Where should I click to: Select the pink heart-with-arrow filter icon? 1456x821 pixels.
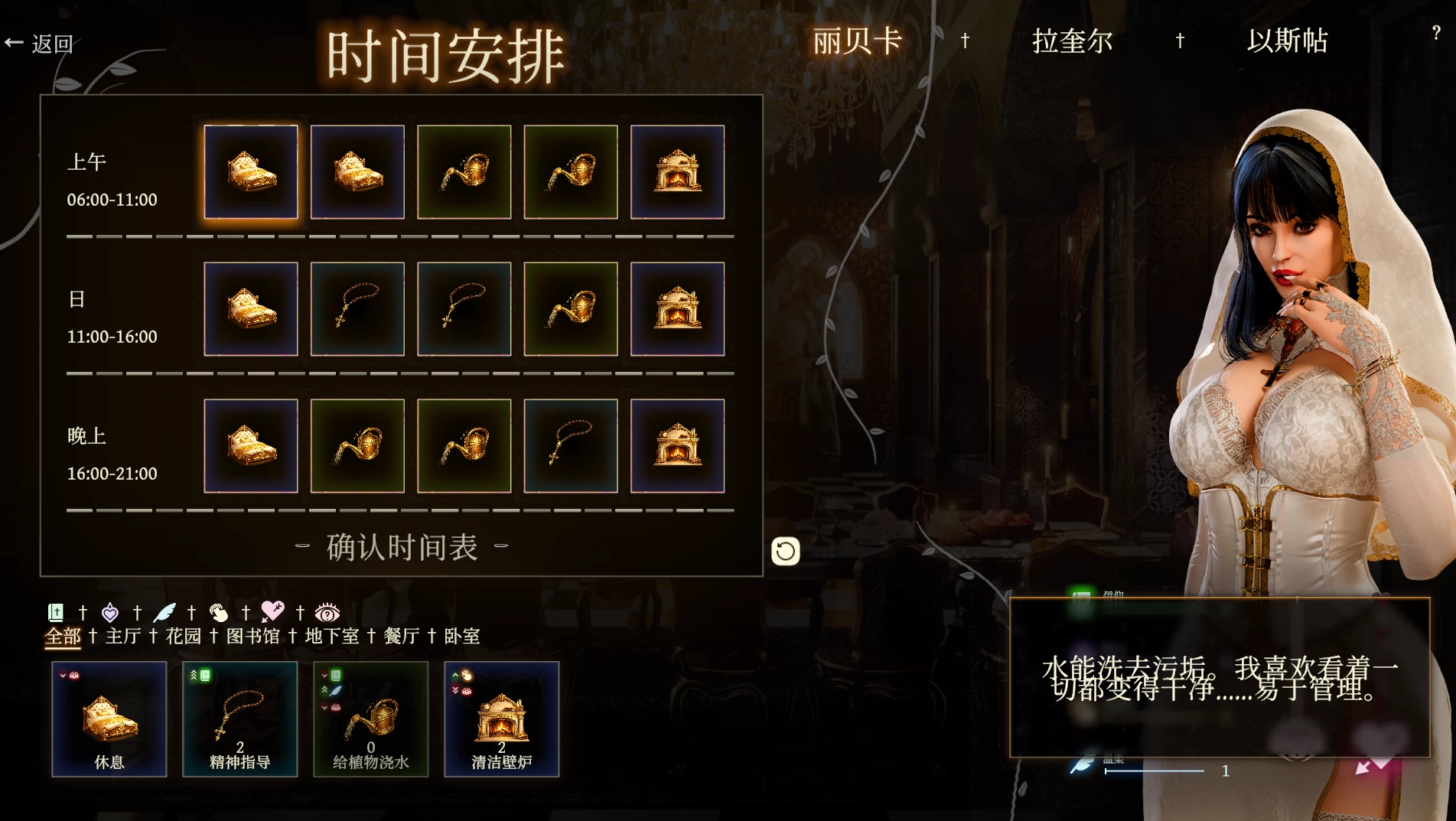coord(274,612)
